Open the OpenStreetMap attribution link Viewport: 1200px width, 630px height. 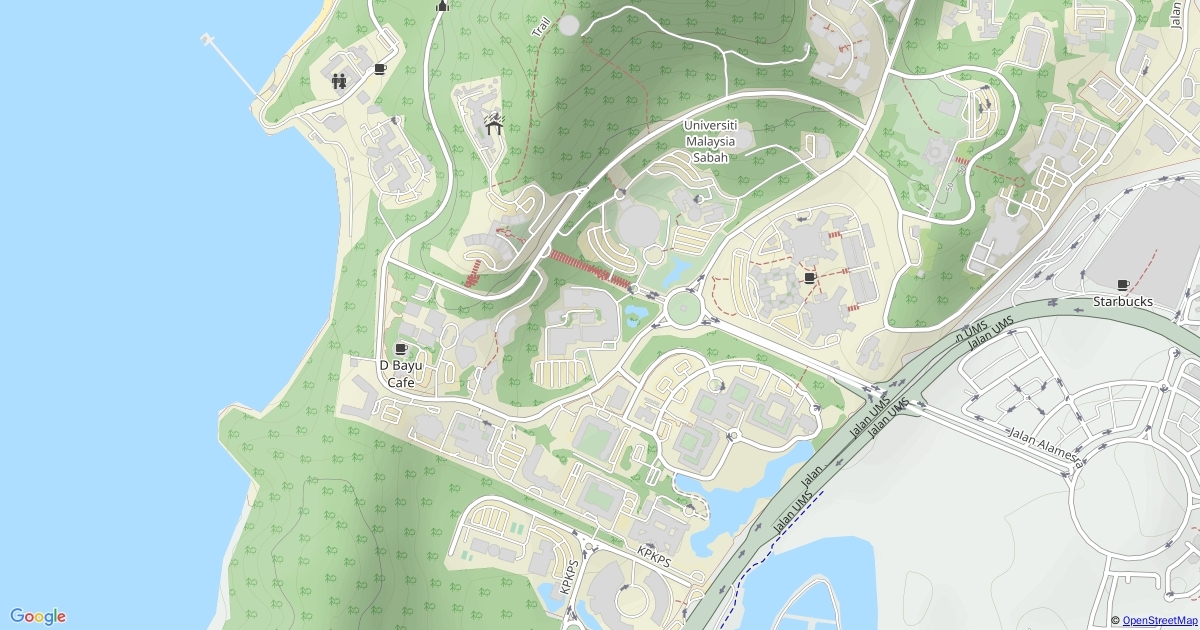(1159, 621)
